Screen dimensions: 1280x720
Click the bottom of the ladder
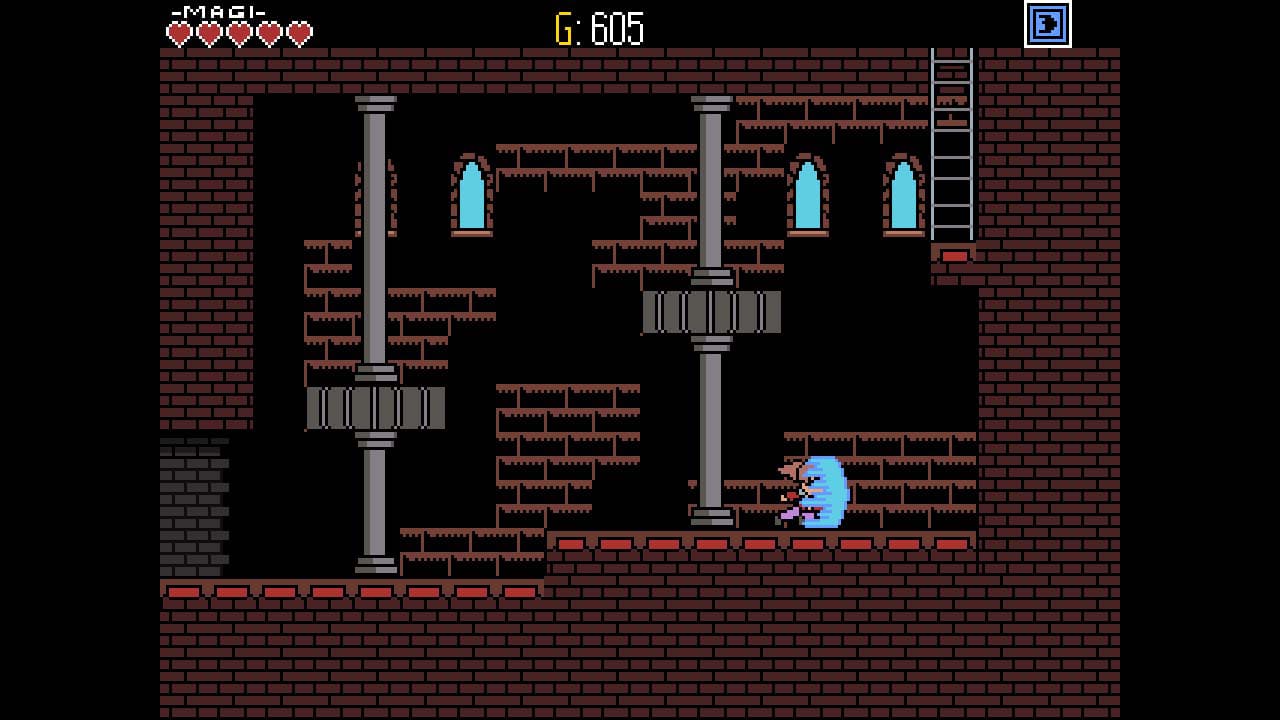(x=952, y=235)
